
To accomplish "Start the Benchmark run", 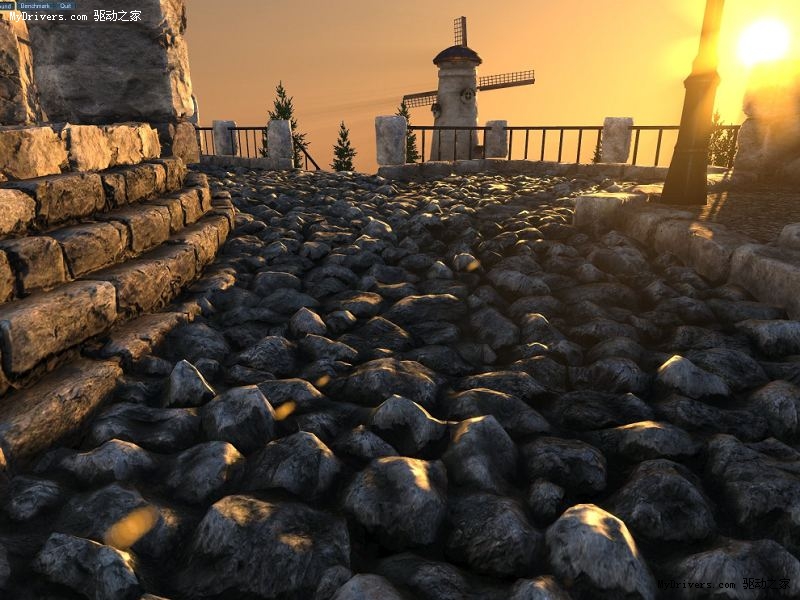I will click(x=35, y=5).
